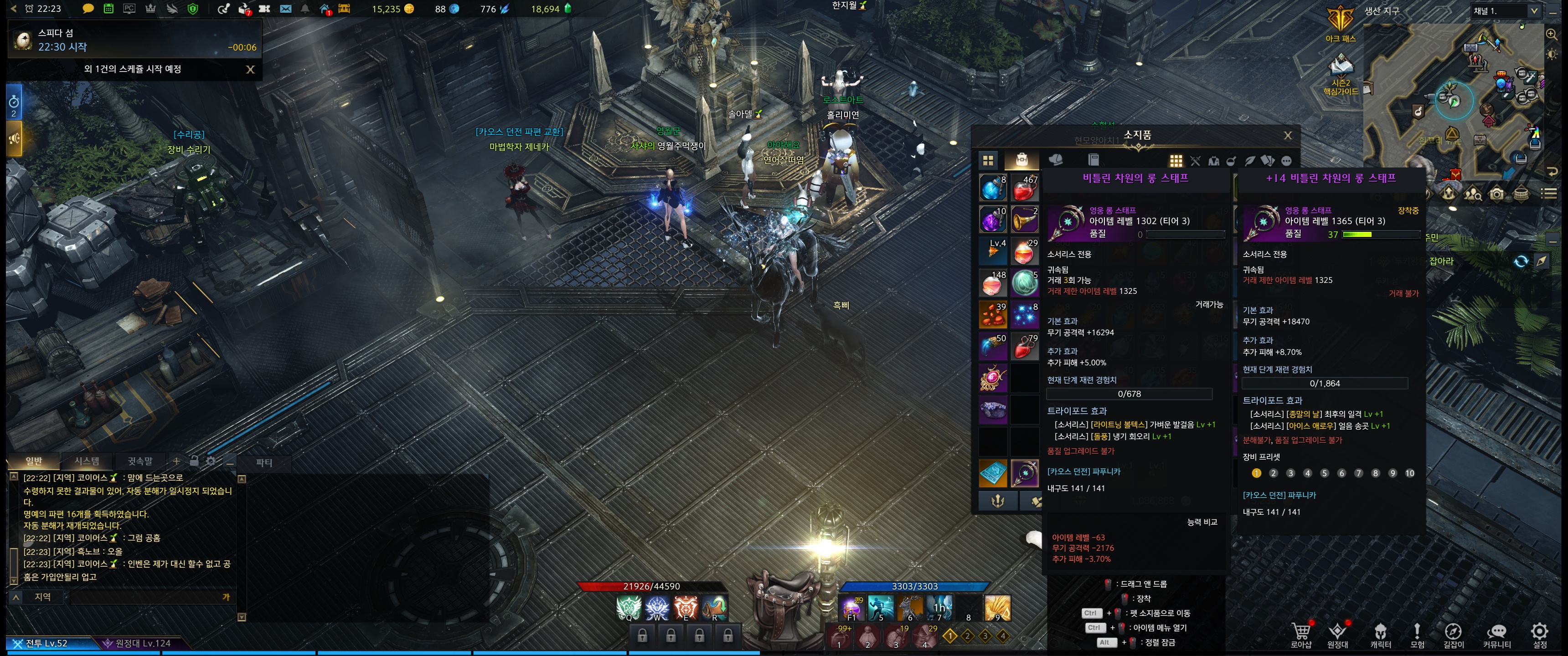Open the 설정 settings menu

(x=1539, y=634)
